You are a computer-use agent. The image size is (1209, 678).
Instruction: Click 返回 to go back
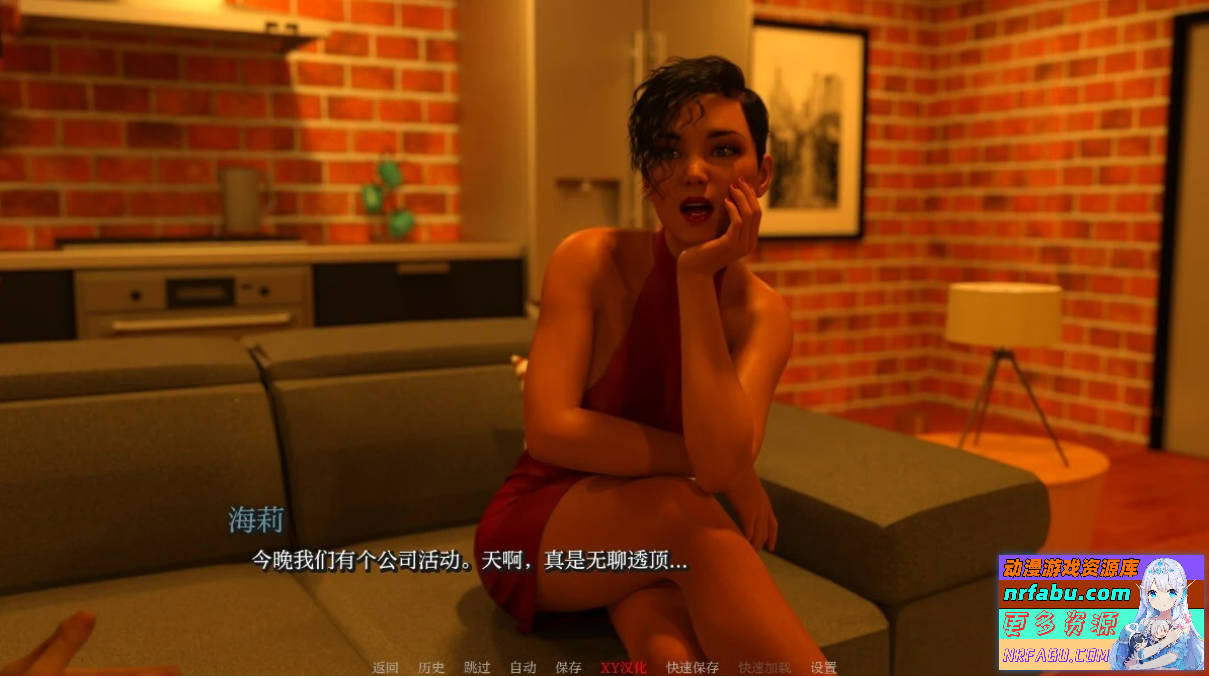386,667
